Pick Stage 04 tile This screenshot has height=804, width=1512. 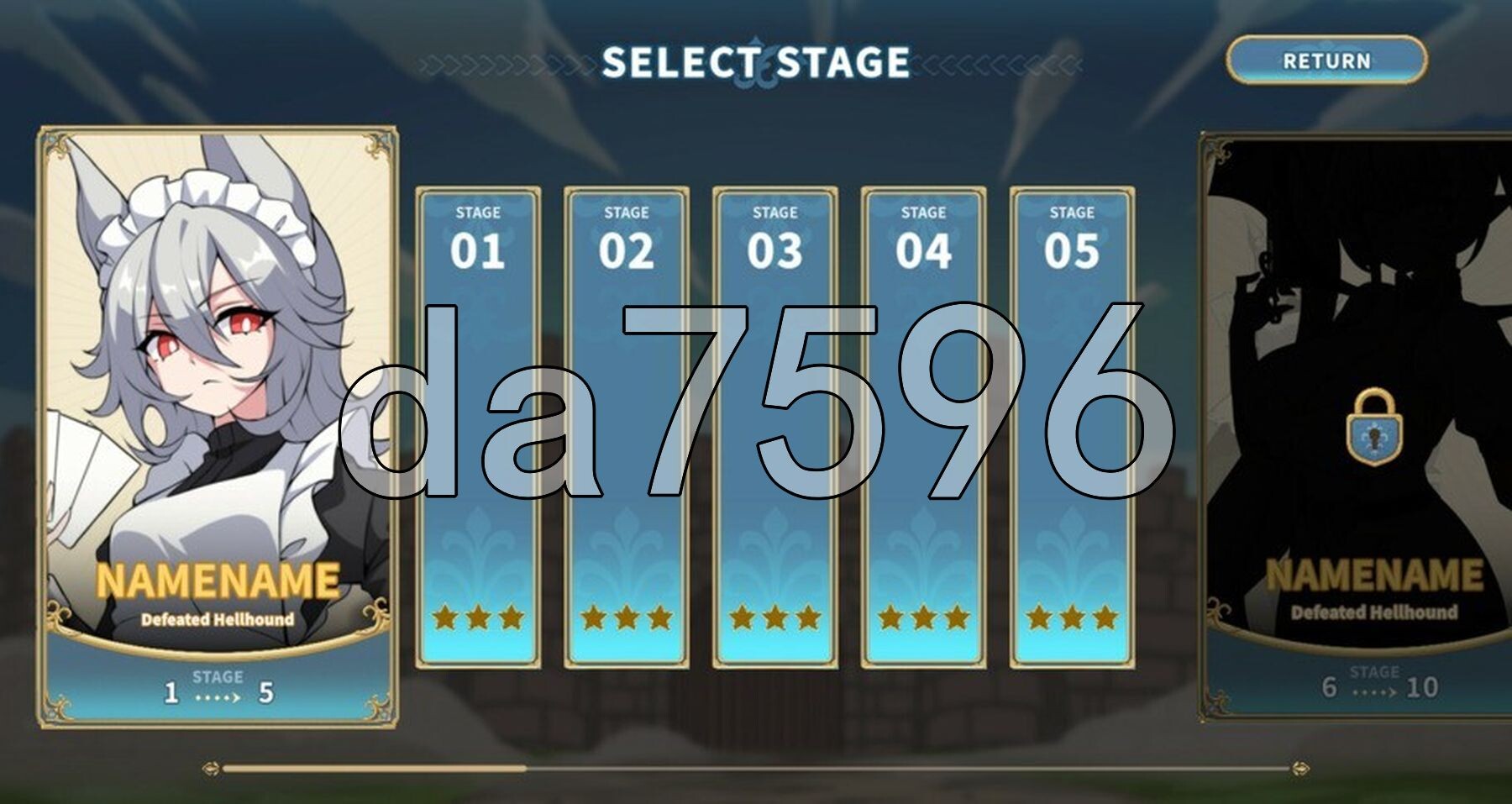[923, 427]
